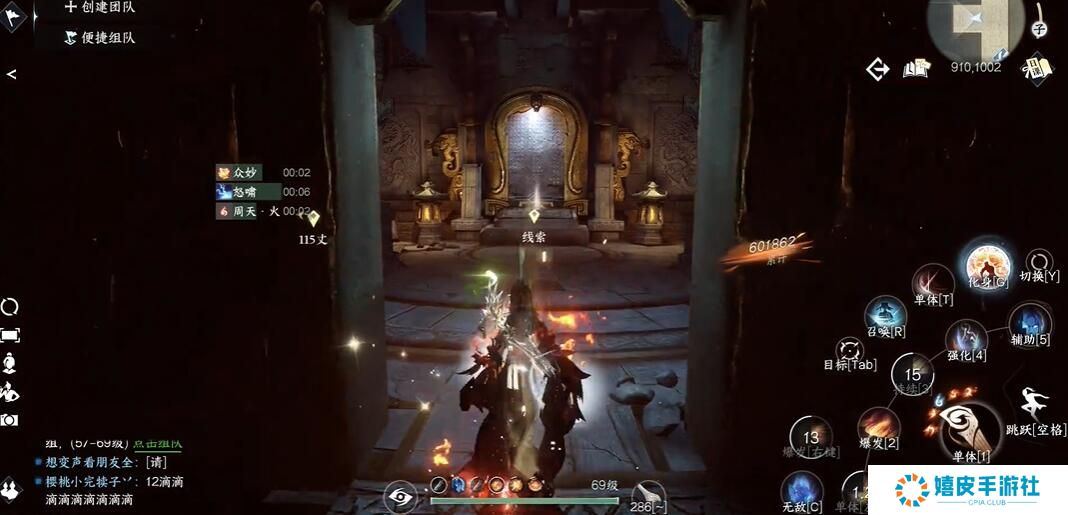Click 创建团队 to create a team
1068x515 pixels.
click(100, 8)
